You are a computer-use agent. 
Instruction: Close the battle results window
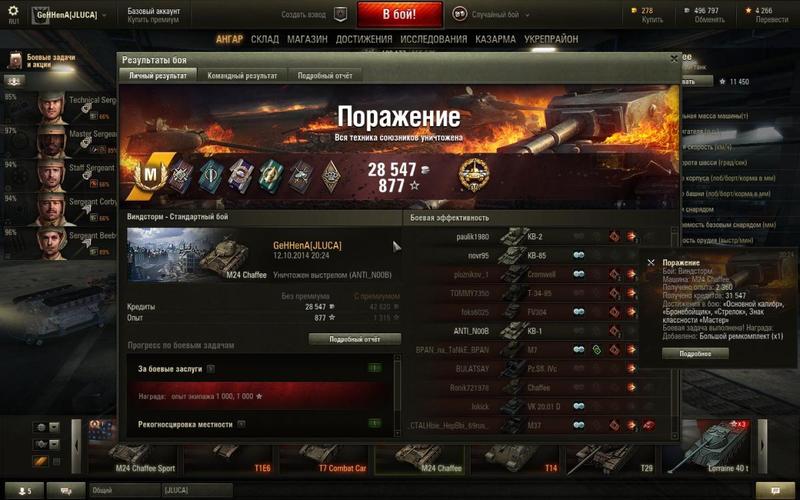(x=671, y=60)
